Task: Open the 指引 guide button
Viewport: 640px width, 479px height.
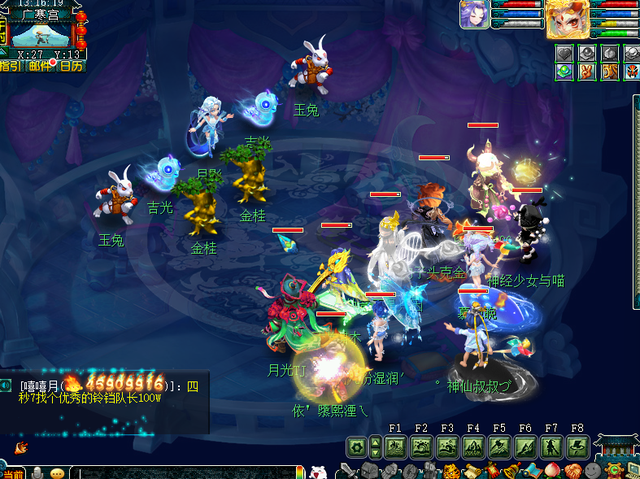Action: 13,66
